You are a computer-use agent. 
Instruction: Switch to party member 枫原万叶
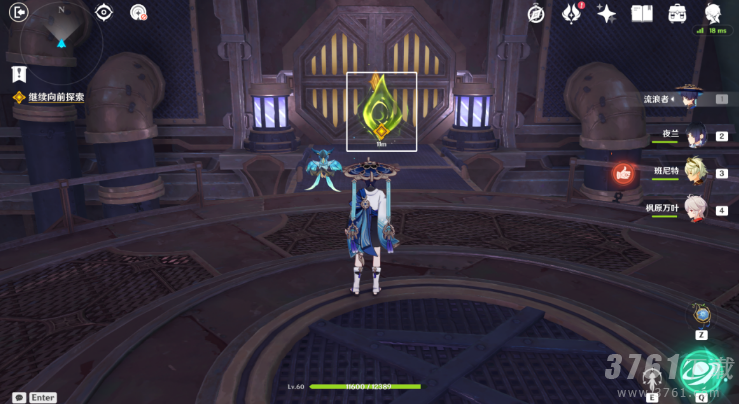click(695, 208)
